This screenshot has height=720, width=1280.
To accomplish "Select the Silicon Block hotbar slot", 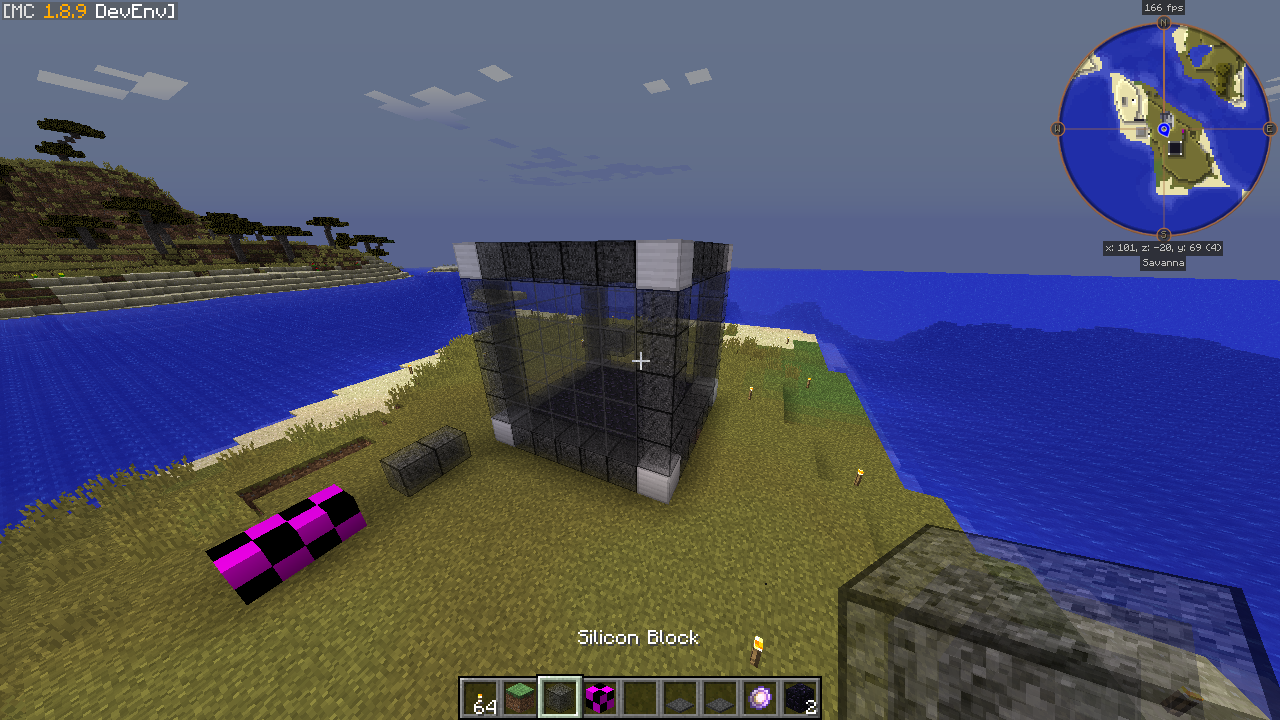I will 559,697.
